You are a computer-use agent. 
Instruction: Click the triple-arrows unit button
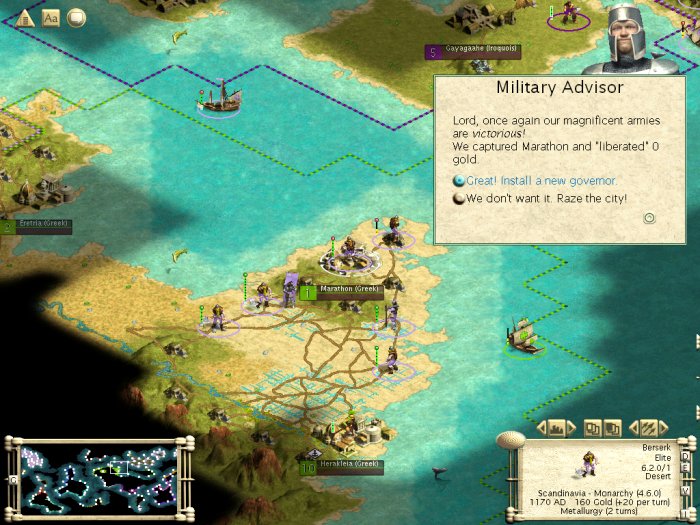(647, 428)
